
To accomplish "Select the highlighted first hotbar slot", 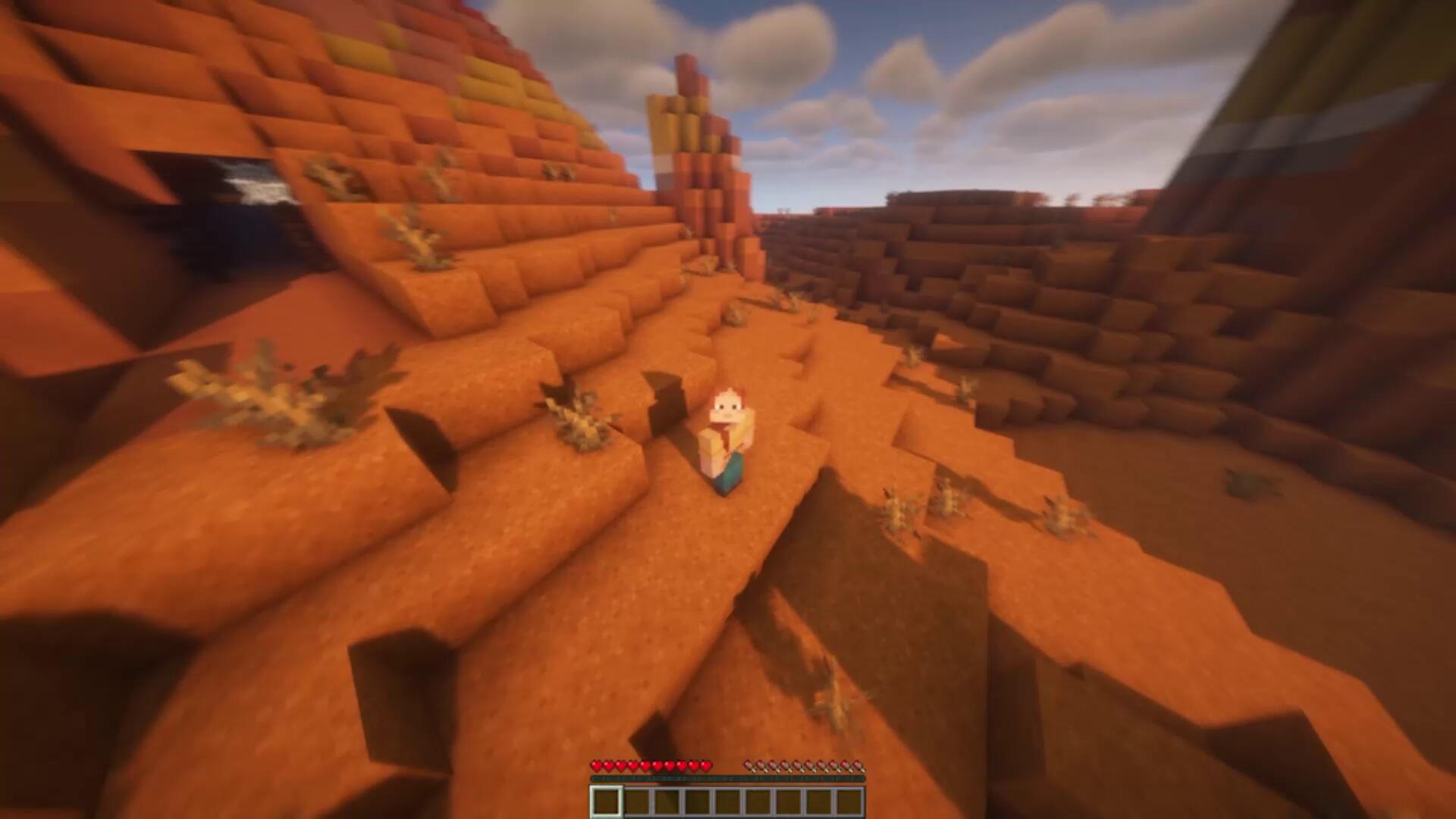I will (x=606, y=802).
